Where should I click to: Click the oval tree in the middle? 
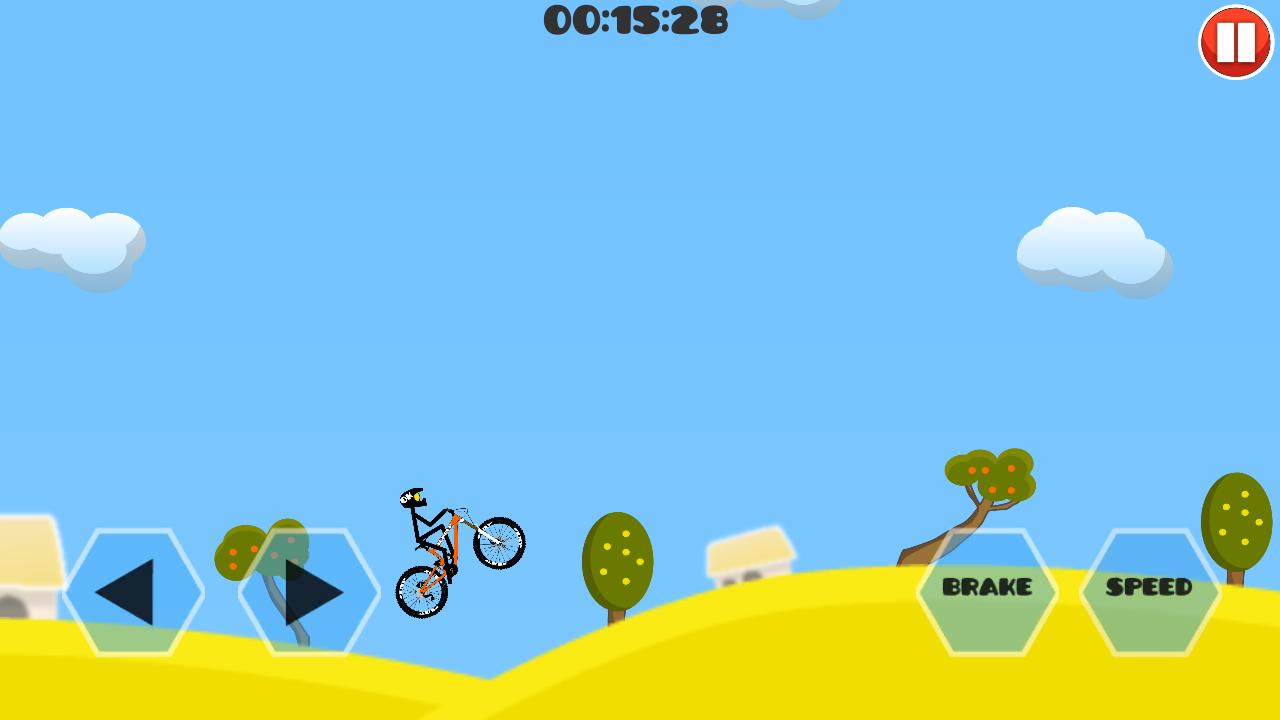(617, 557)
